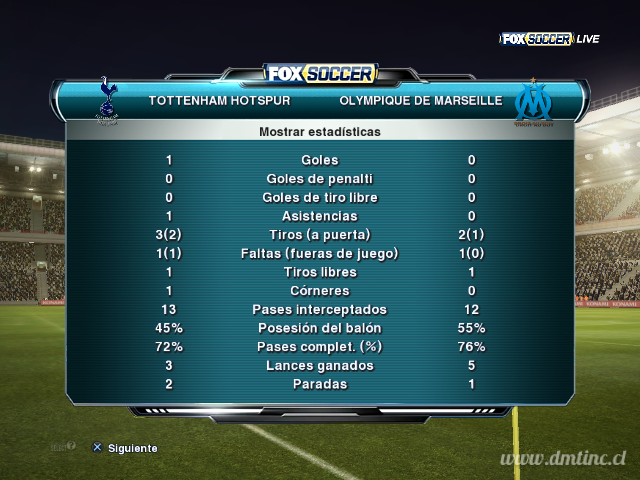Open the www.dmtinc.cl watermark link

(564, 459)
